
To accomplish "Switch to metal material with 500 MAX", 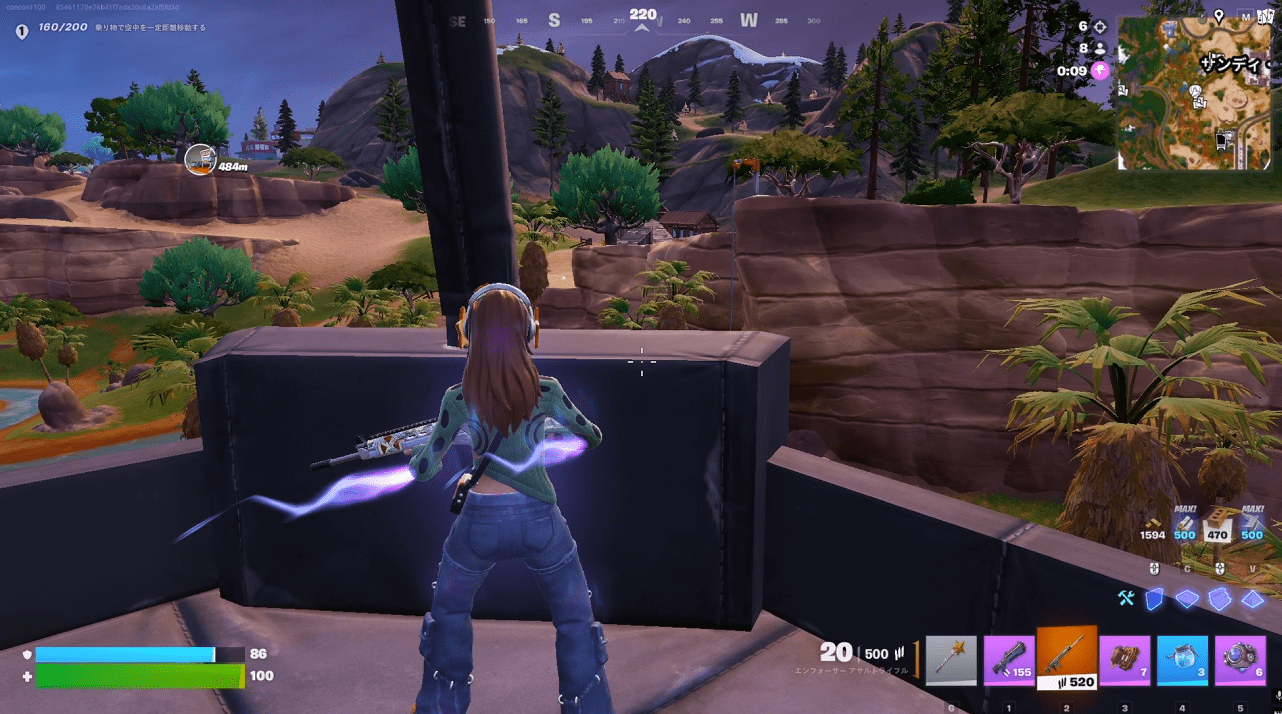I will coord(1252,527).
